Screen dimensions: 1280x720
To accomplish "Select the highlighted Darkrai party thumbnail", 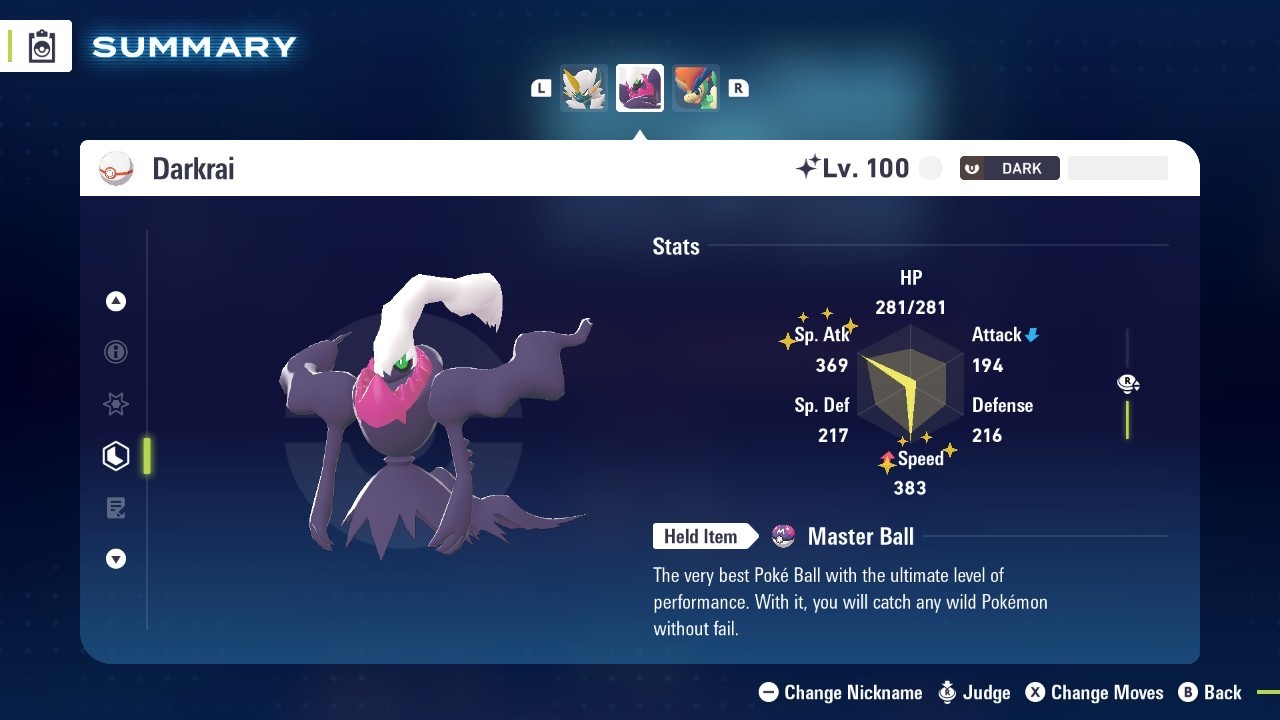I will tap(640, 88).
